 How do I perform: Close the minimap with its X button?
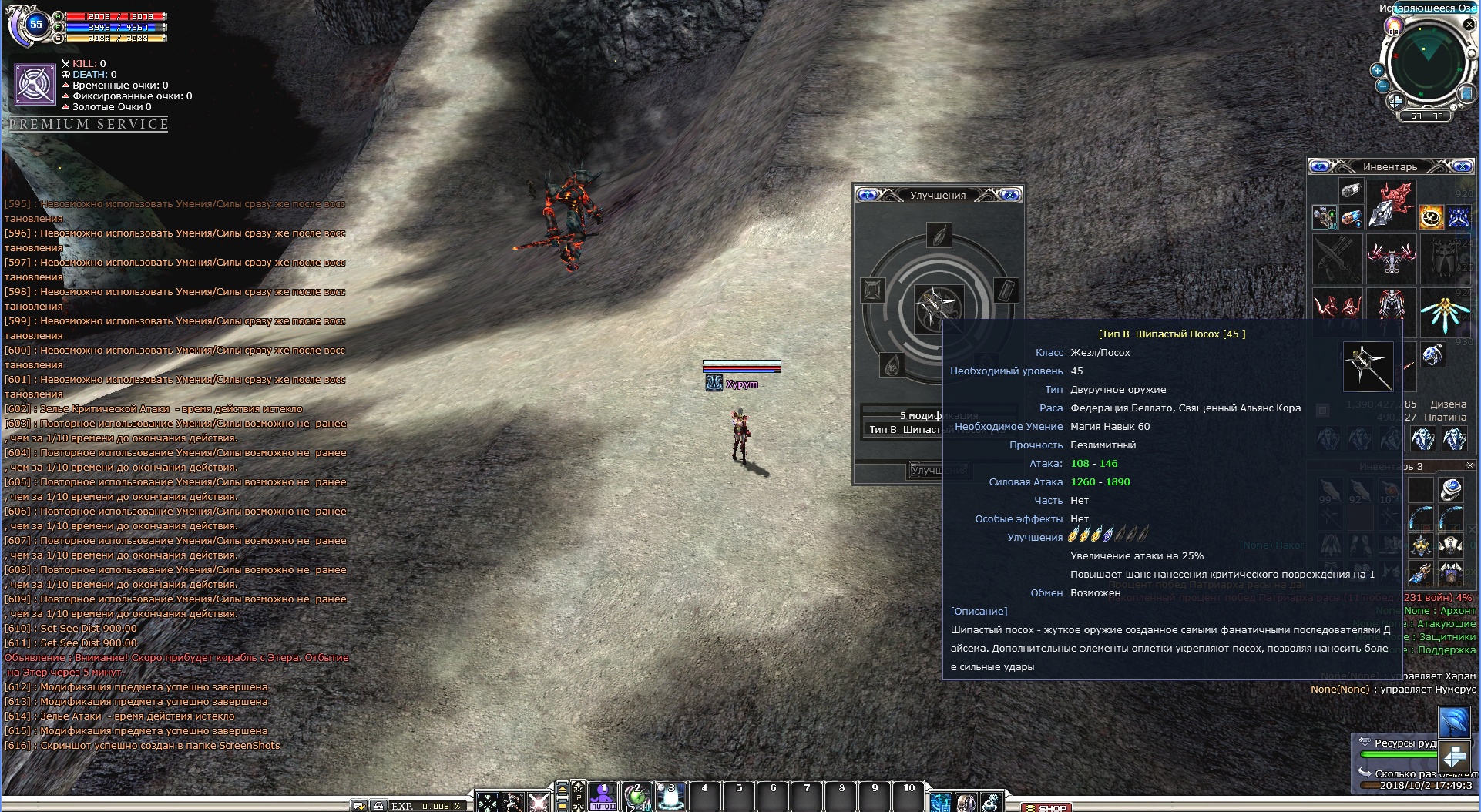1469,25
